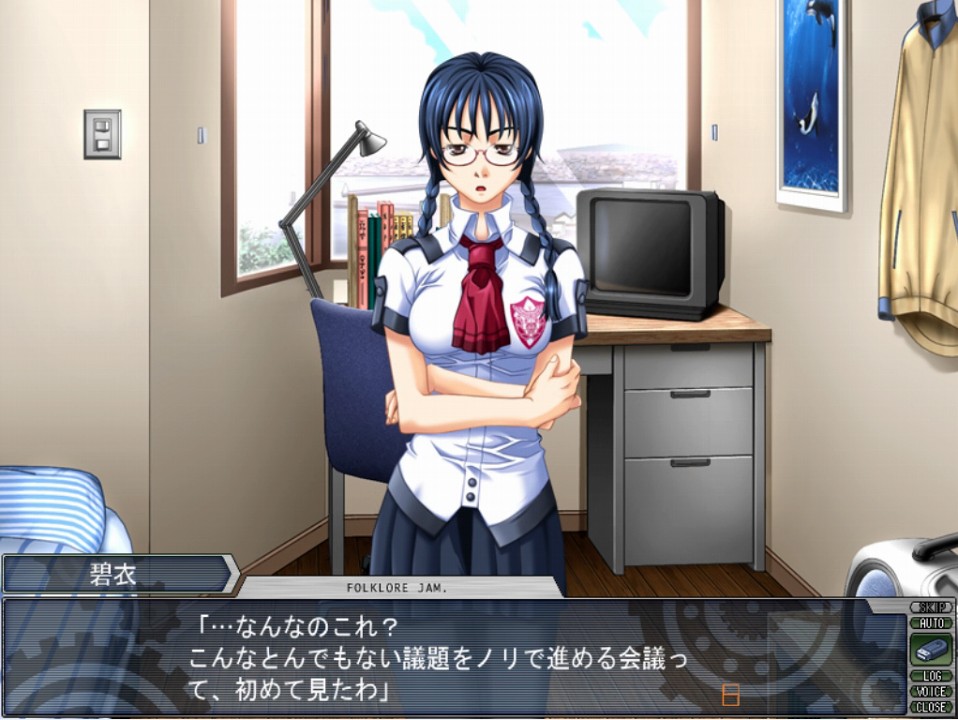Activate the SKIP button

point(930,607)
